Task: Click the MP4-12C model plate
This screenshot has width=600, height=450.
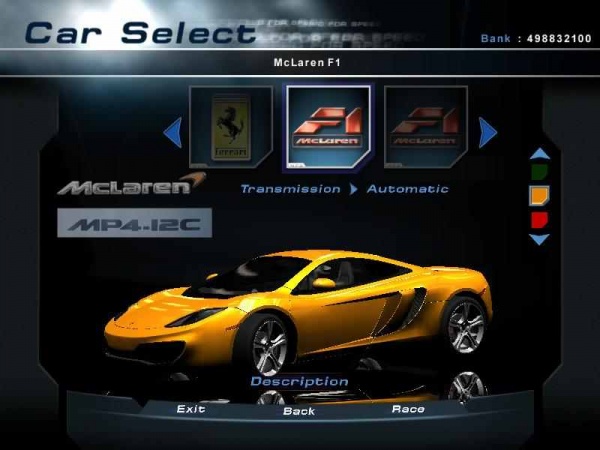Action: (134, 223)
